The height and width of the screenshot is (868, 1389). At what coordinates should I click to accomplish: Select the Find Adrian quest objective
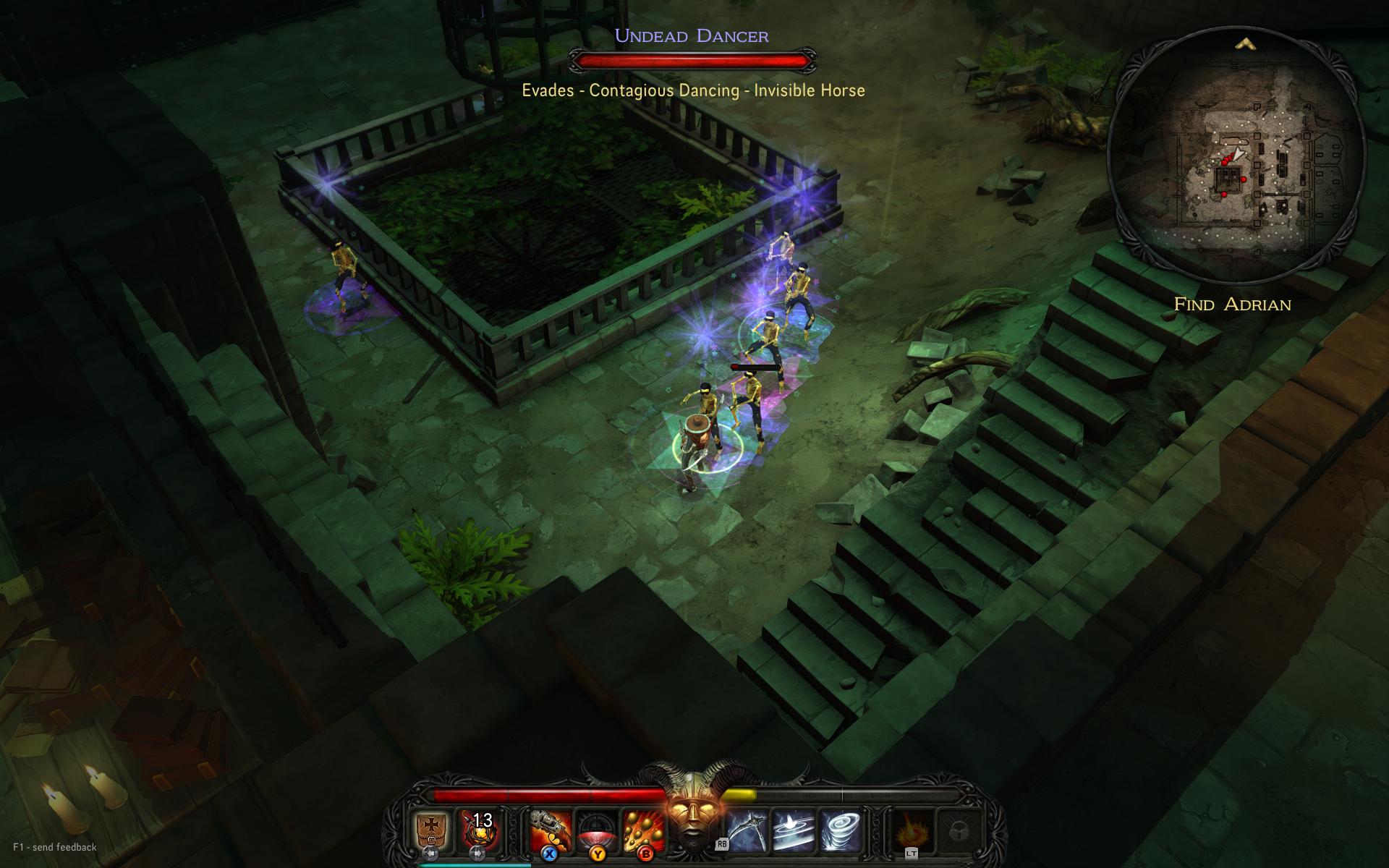tap(1232, 305)
